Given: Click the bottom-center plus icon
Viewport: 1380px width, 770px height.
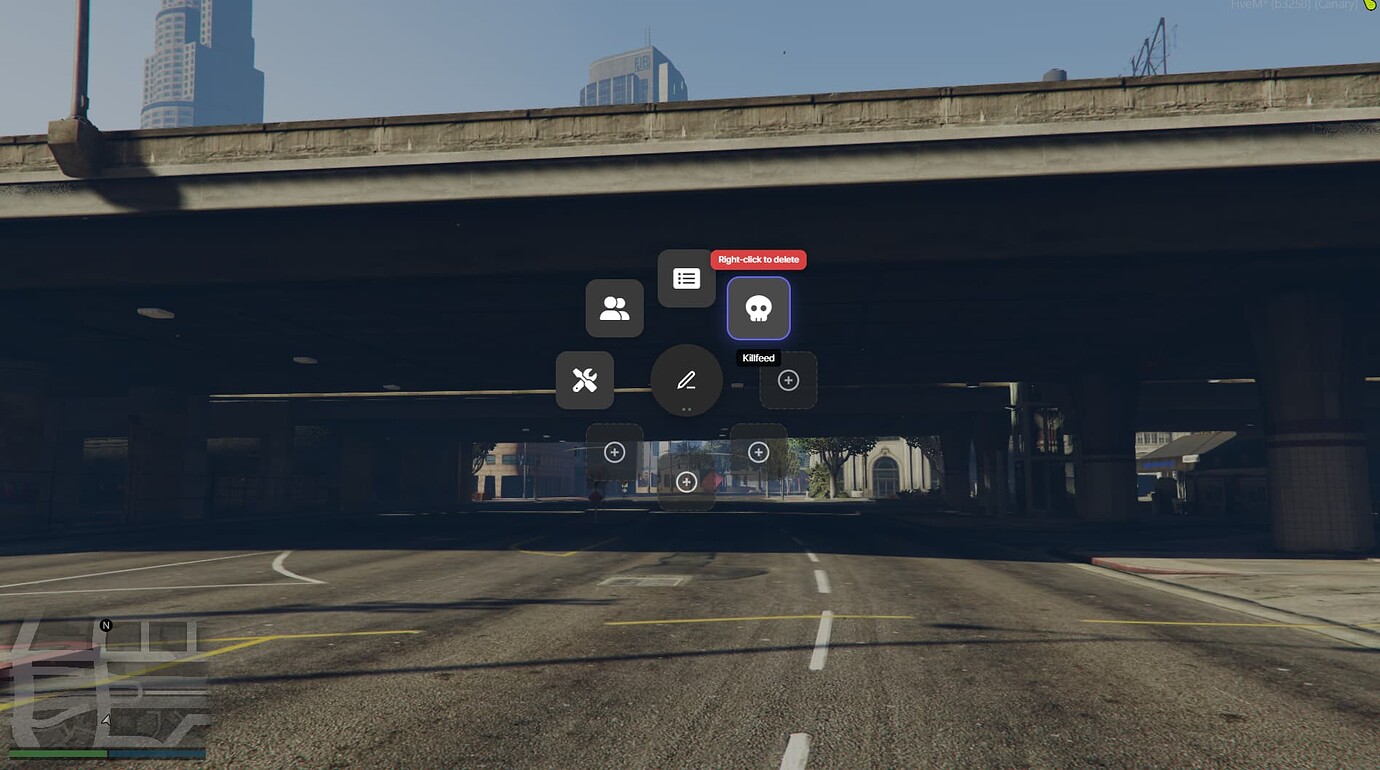Looking at the screenshot, I should tap(686, 482).
